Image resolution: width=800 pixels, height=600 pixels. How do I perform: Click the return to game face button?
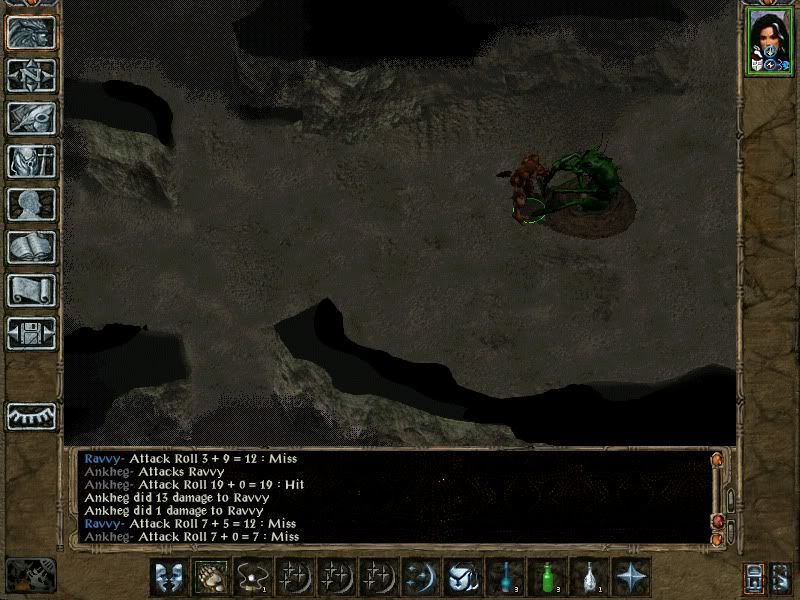(x=31, y=32)
